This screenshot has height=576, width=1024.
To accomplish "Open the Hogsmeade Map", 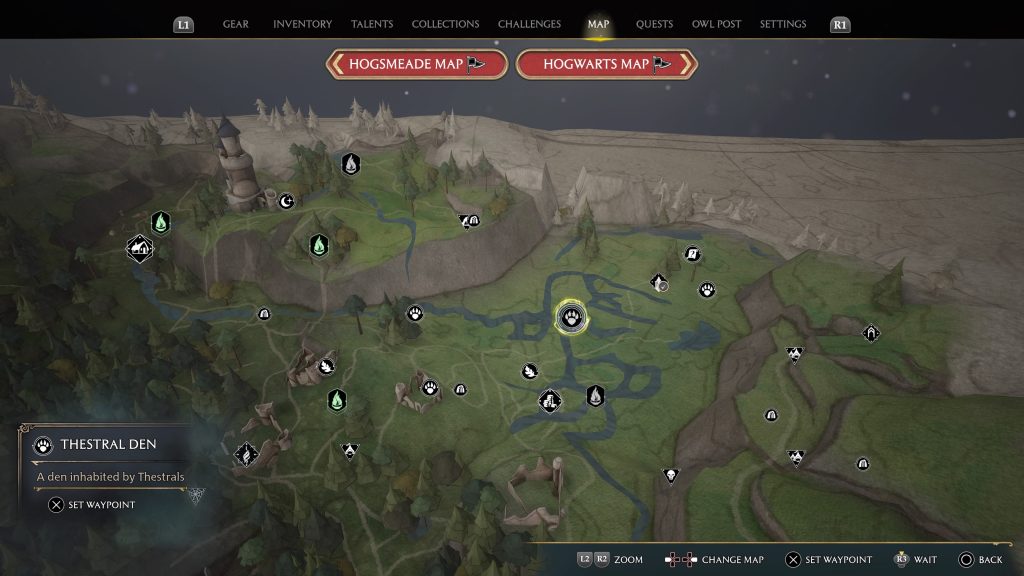I will (x=415, y=64).
